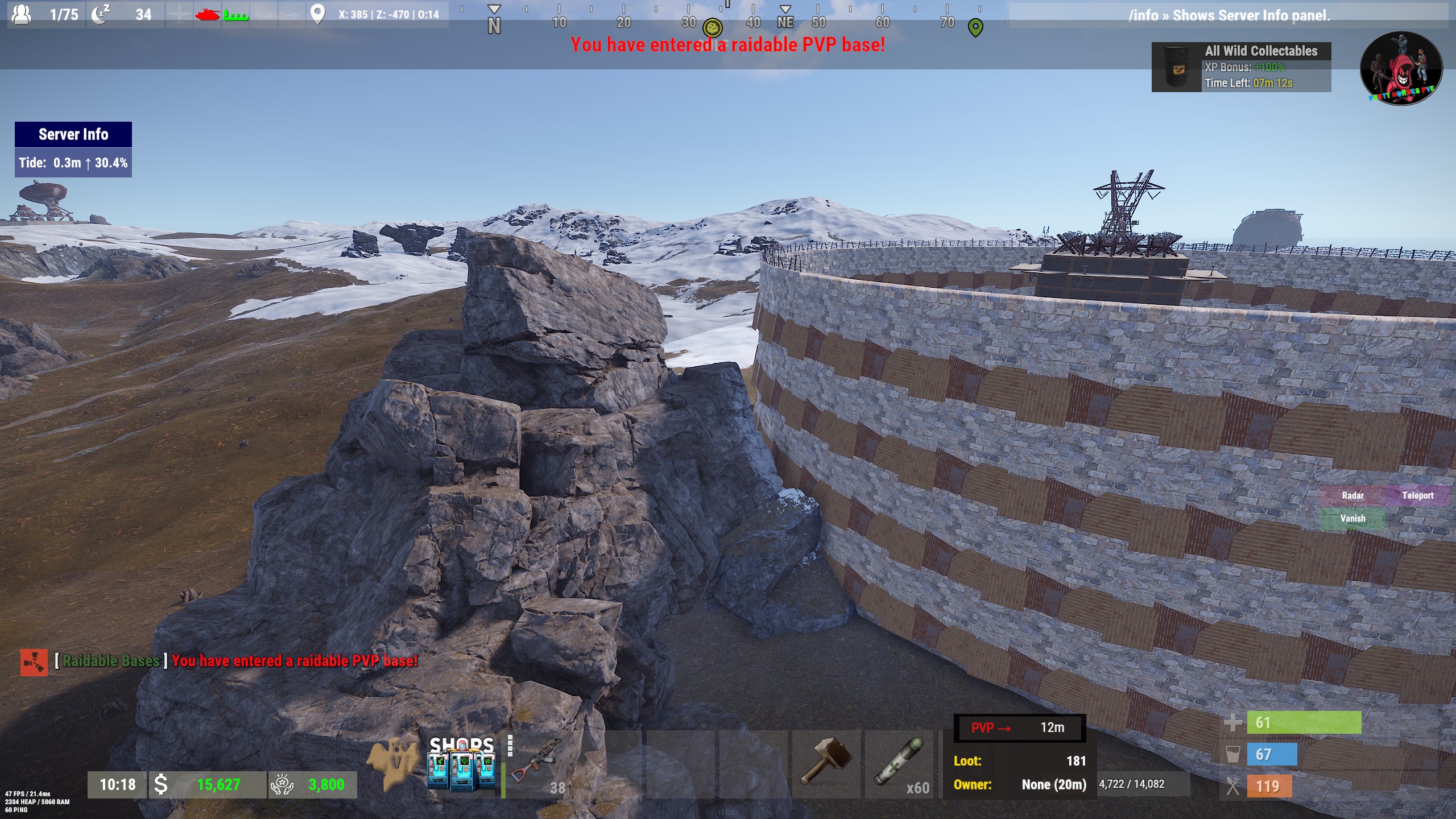Activate the Radar admin button
1456x819 pixels.
coord(1352,495)
